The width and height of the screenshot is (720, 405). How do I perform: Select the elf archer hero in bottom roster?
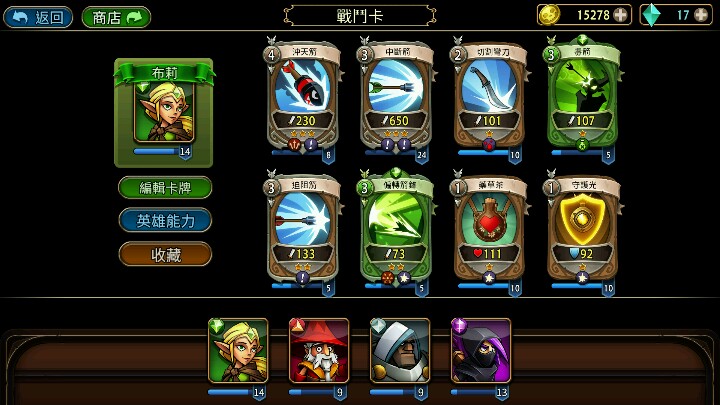[x=238, y=351]
